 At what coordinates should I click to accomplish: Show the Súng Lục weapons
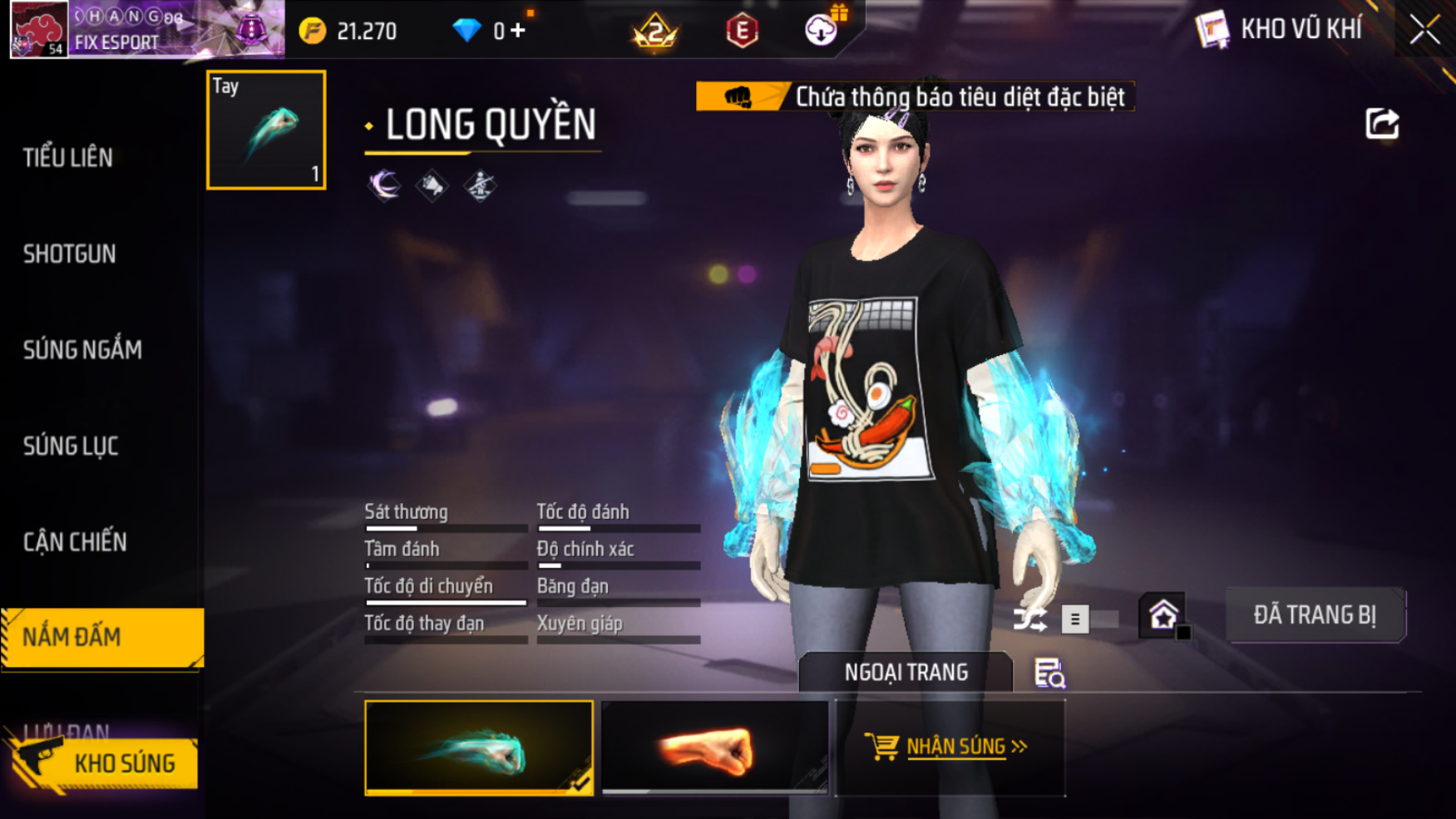pos(71,447)
